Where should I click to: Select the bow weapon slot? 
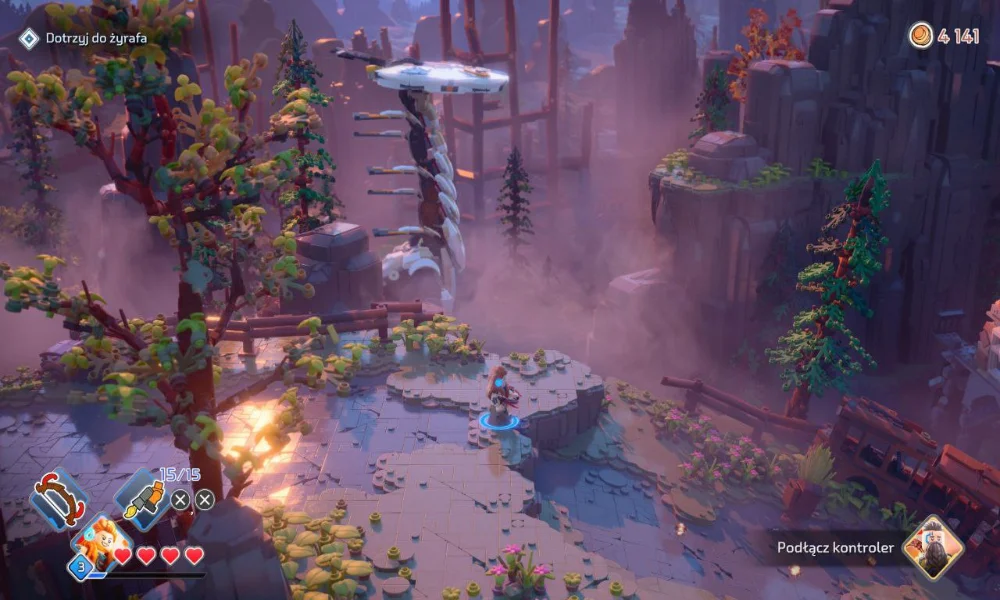click(58, 497)
